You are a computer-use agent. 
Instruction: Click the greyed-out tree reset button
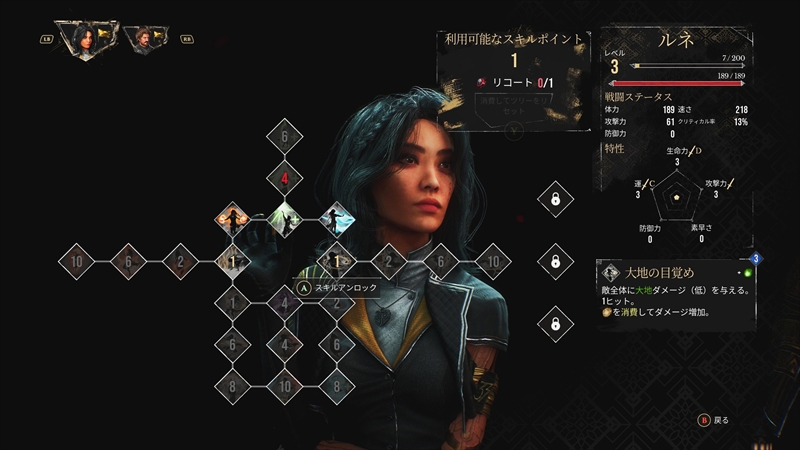click(513, 107)
